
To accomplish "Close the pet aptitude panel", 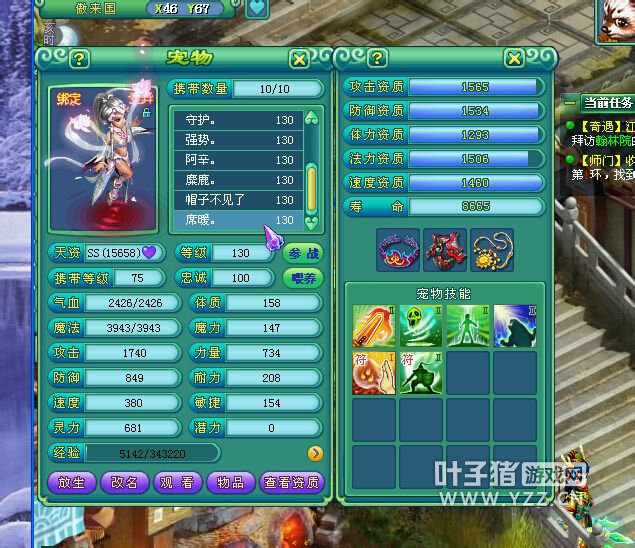I will point(514,58).
